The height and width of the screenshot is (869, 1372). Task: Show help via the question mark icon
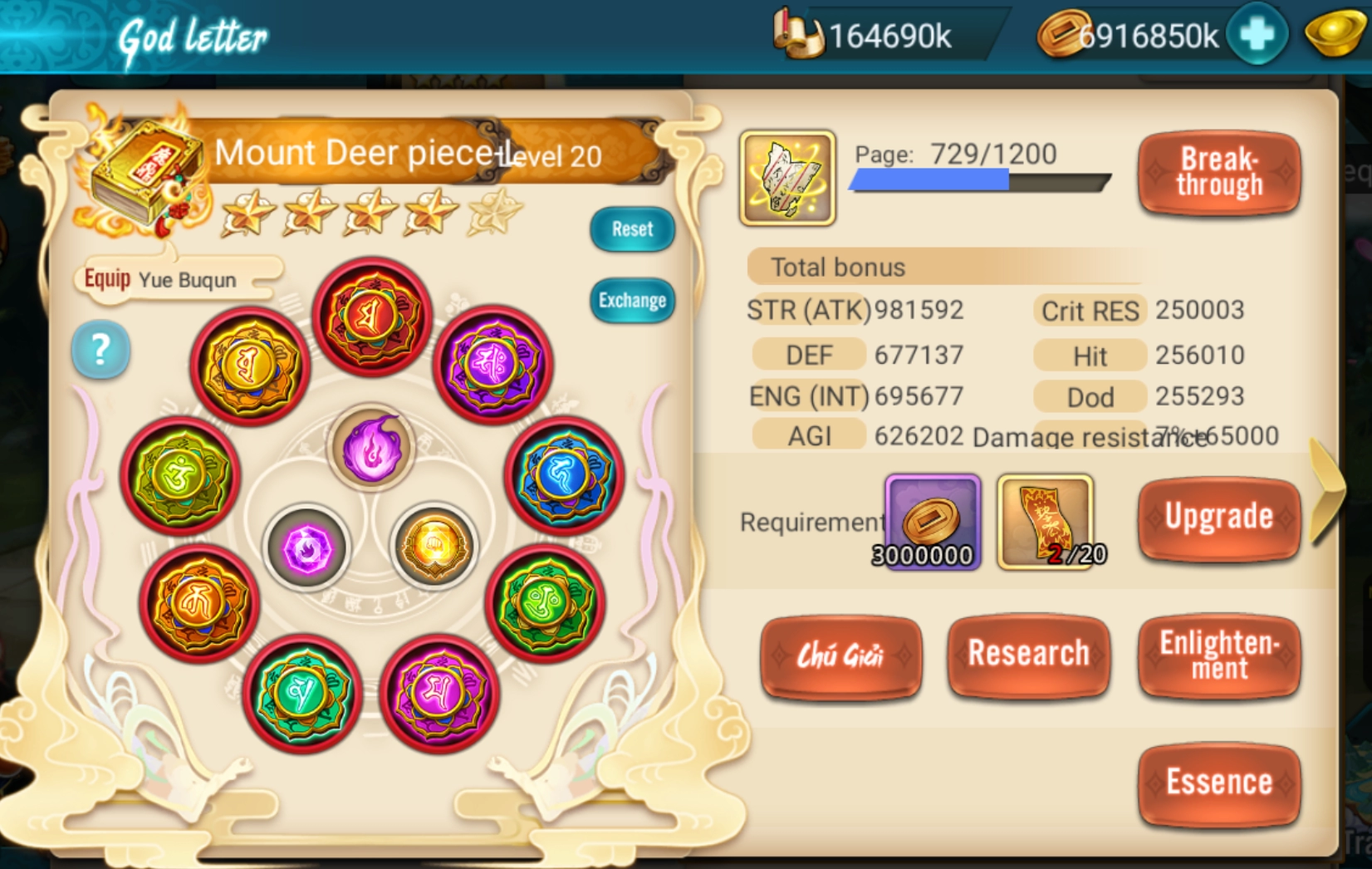coord(100,350)
